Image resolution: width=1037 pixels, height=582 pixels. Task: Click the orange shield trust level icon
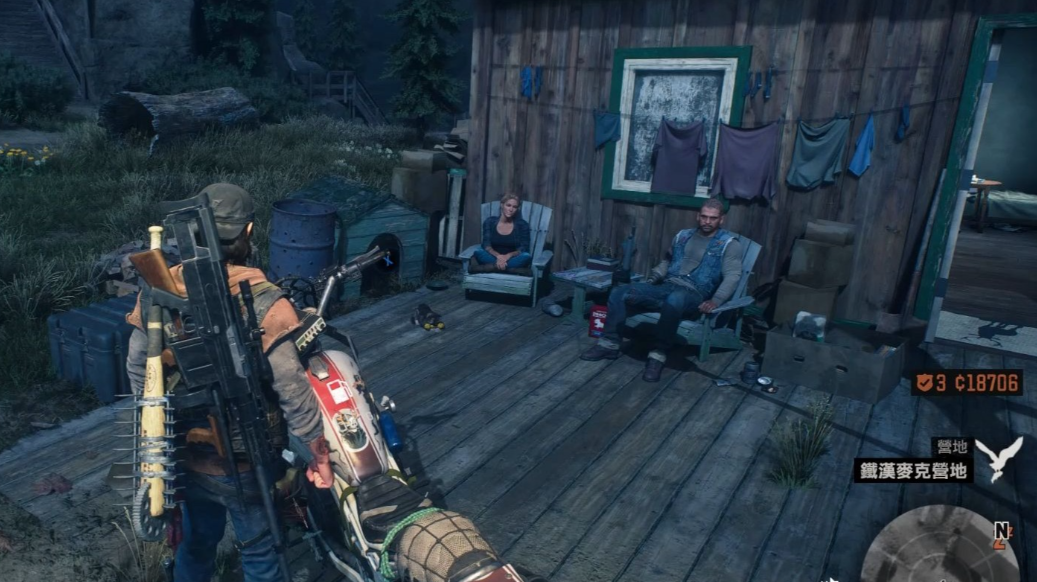point(924,383)
